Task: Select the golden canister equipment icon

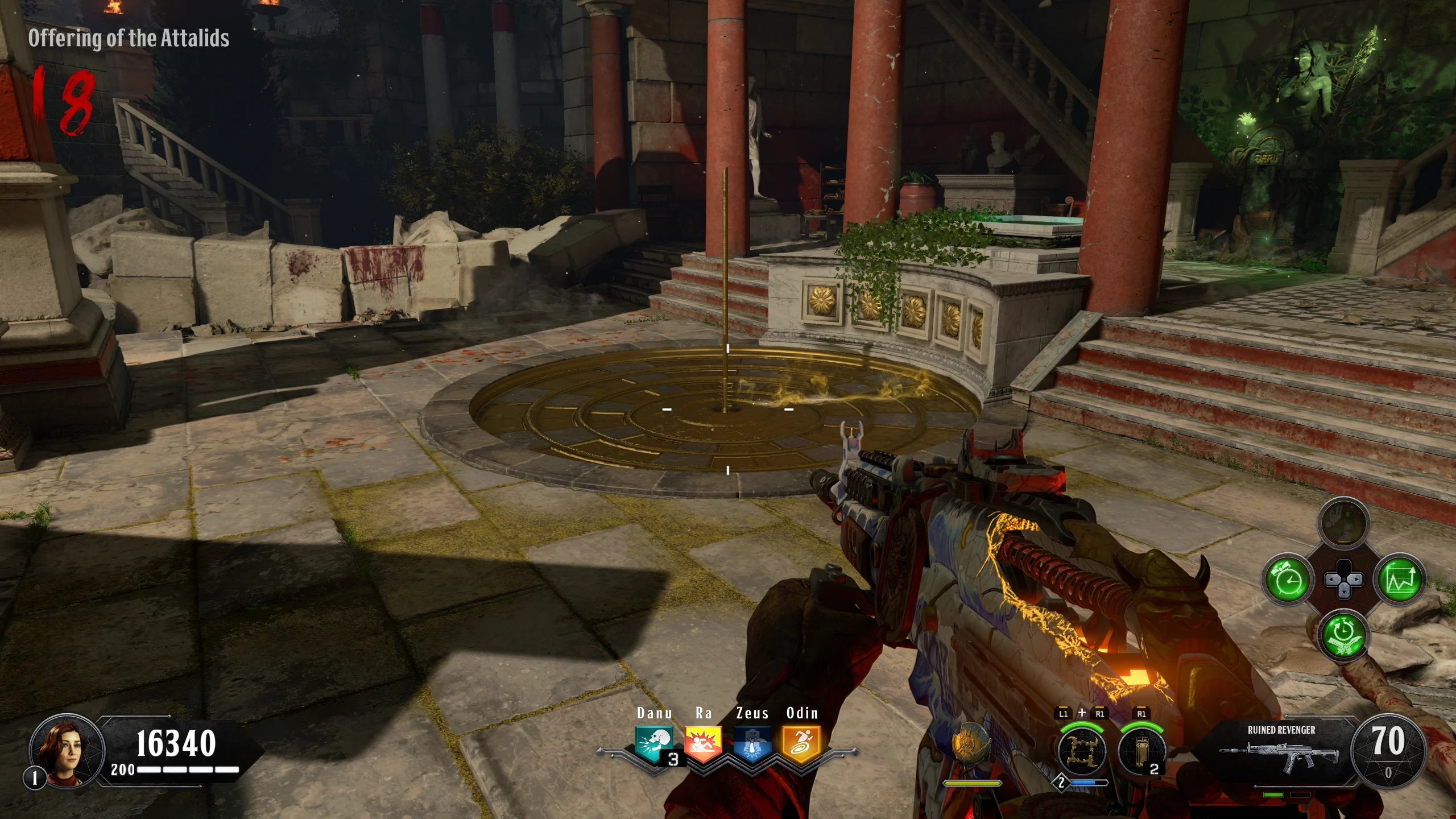Action: pos(1141,752)
